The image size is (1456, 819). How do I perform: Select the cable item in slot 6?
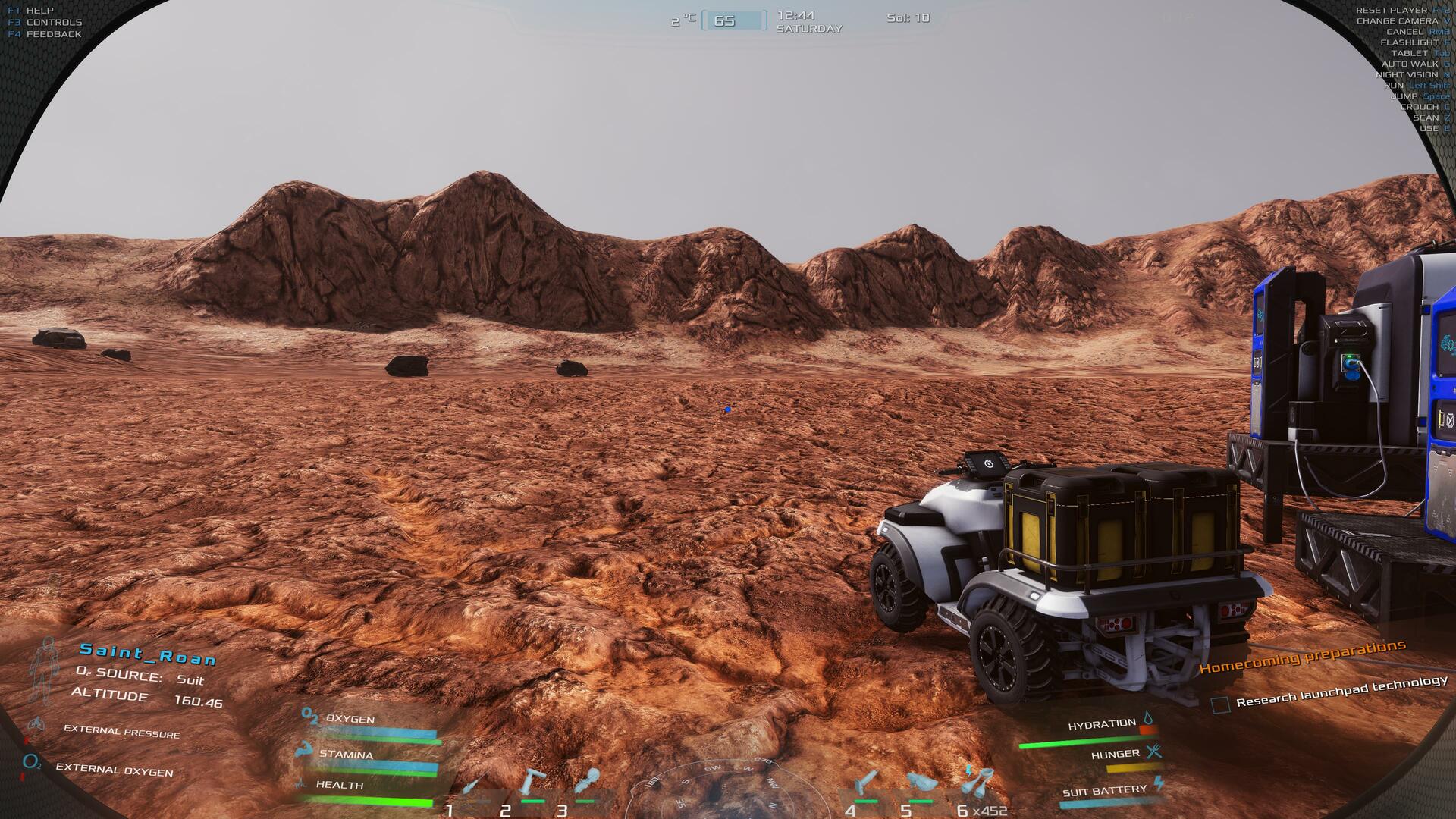(977, 783)
